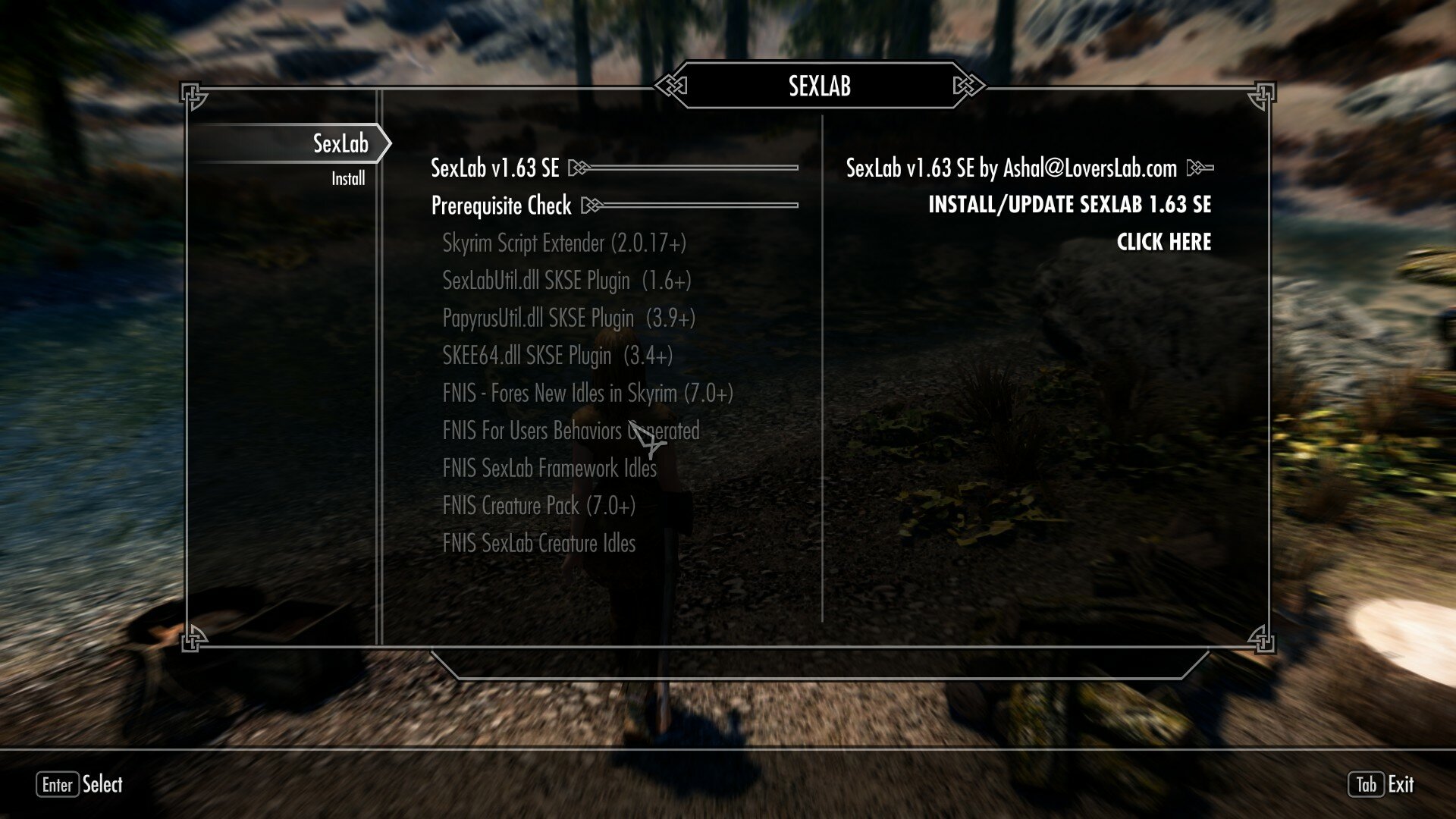Select FNIS For Users Behaviors Generated entry
The height and width of the screenshot is (819, 1456).
[570, 431]
